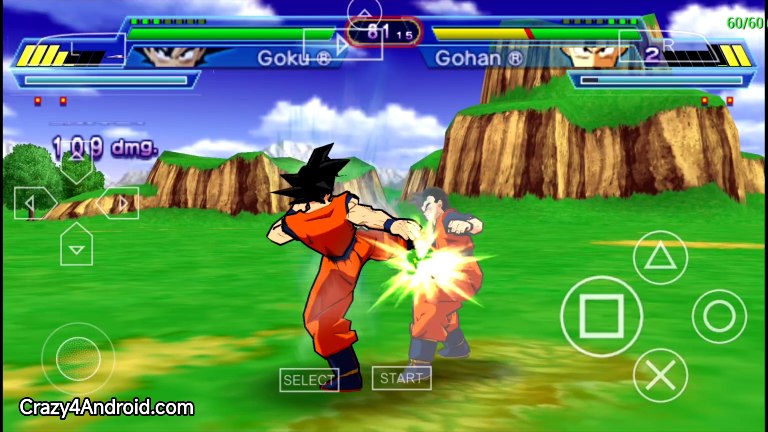Tap the D-pad down arrow
The width and height of the screenshot is (768, 432).
76,245
